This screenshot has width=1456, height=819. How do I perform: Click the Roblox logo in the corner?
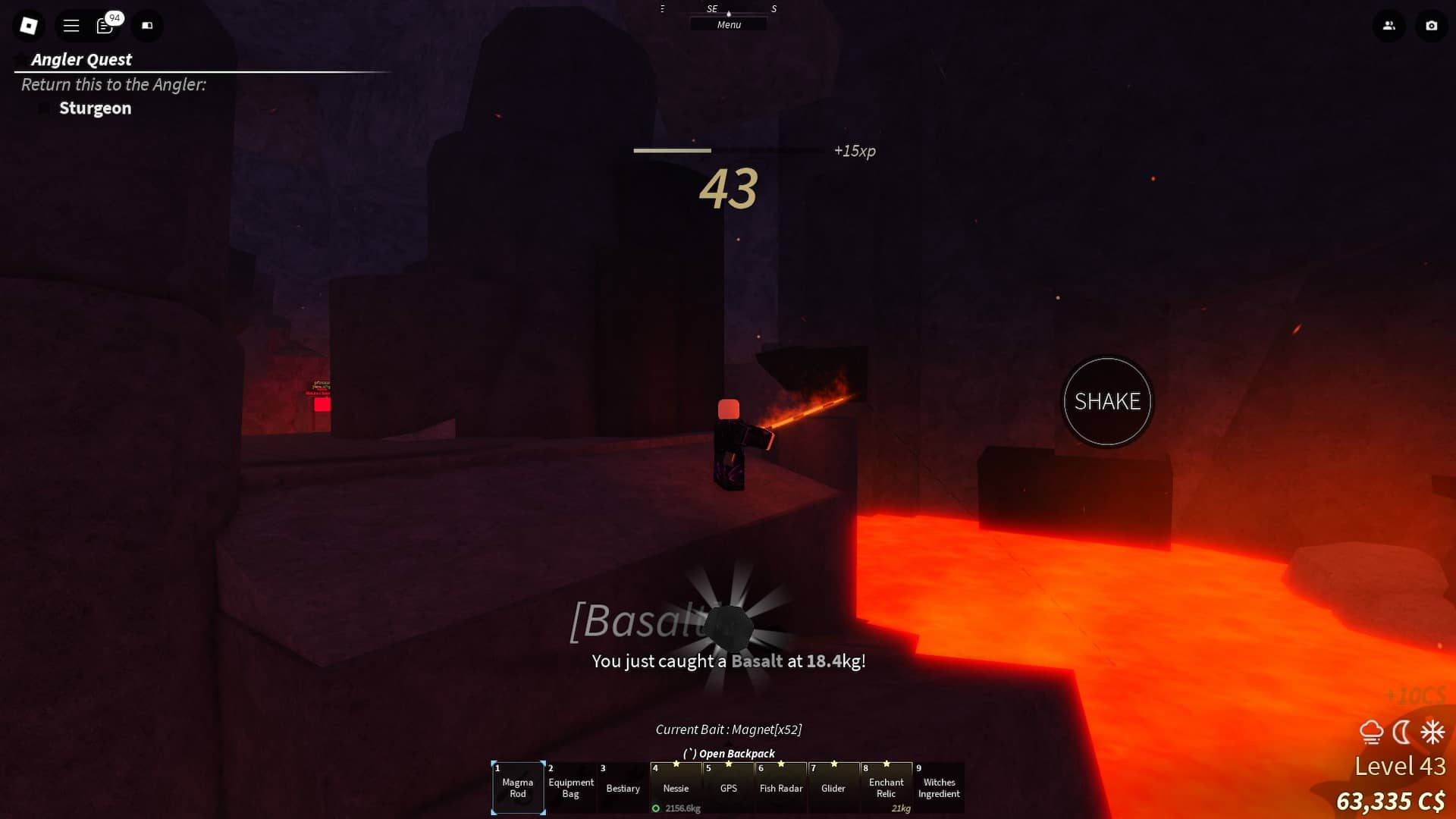tap(29, 25)
